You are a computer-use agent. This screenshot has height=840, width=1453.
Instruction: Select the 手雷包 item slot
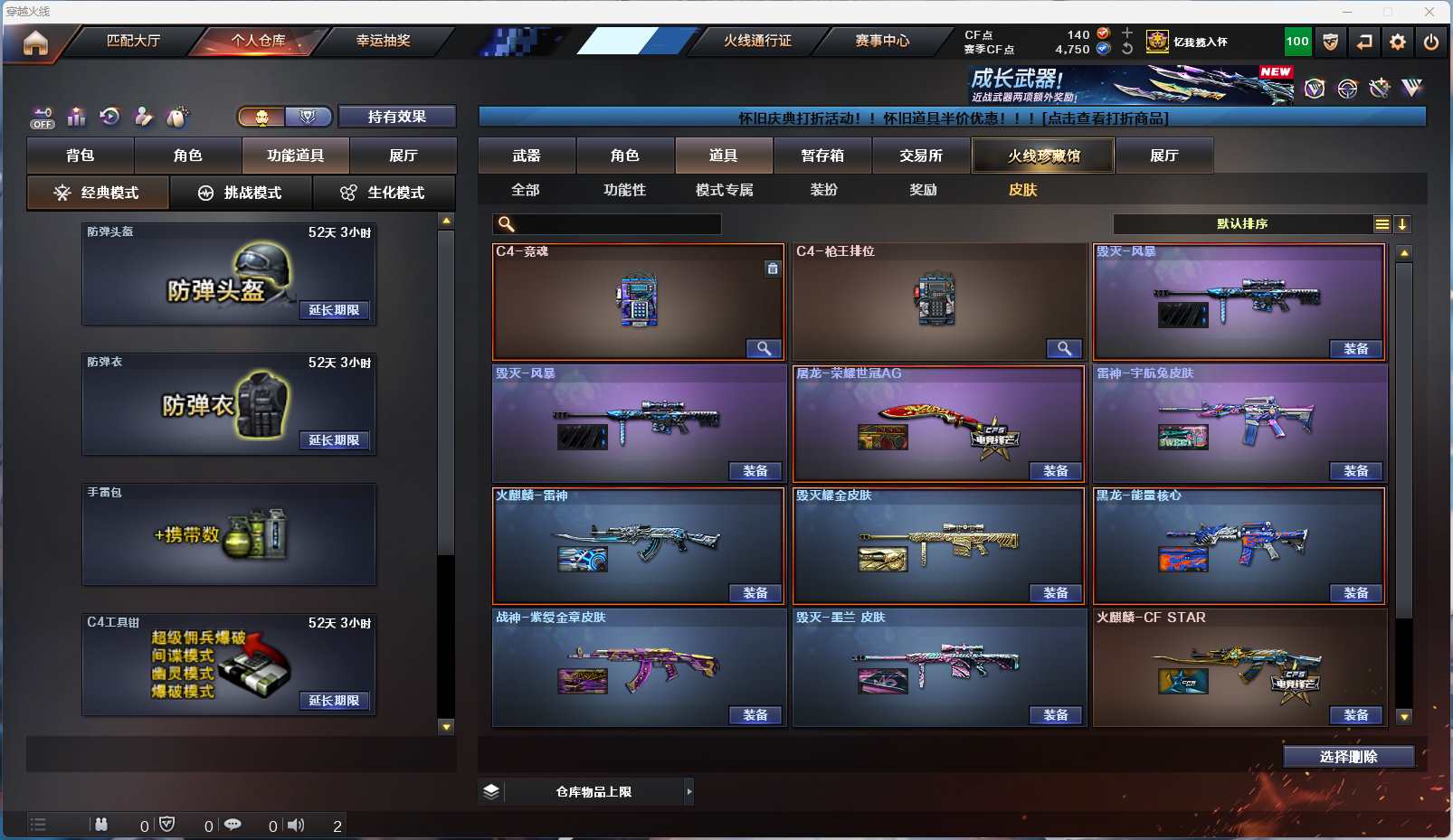pyautogui.click(x=229, y=534)
